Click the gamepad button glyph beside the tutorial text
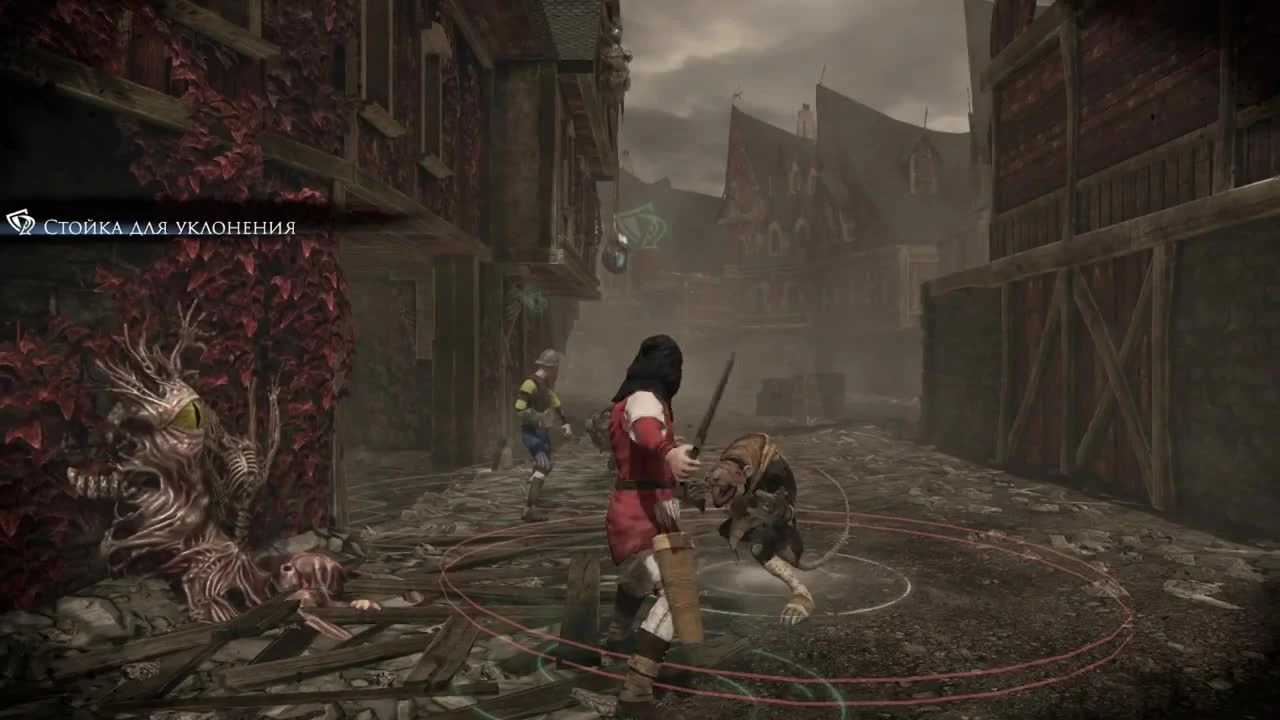1280x720 pixels. pyautogui.click(x=20, y=224)
